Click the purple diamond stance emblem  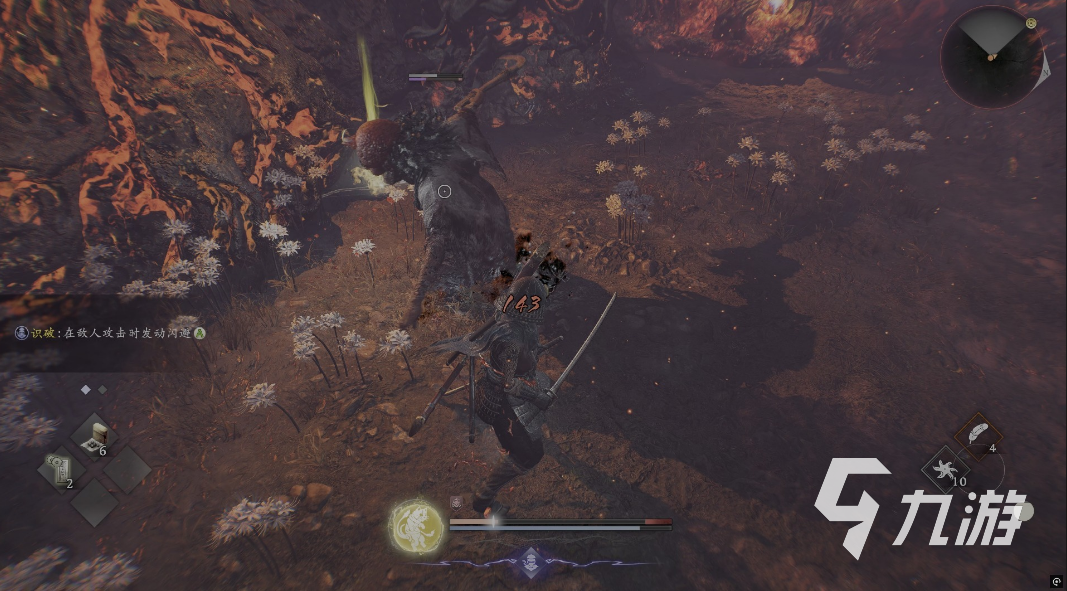click(529, 561)
